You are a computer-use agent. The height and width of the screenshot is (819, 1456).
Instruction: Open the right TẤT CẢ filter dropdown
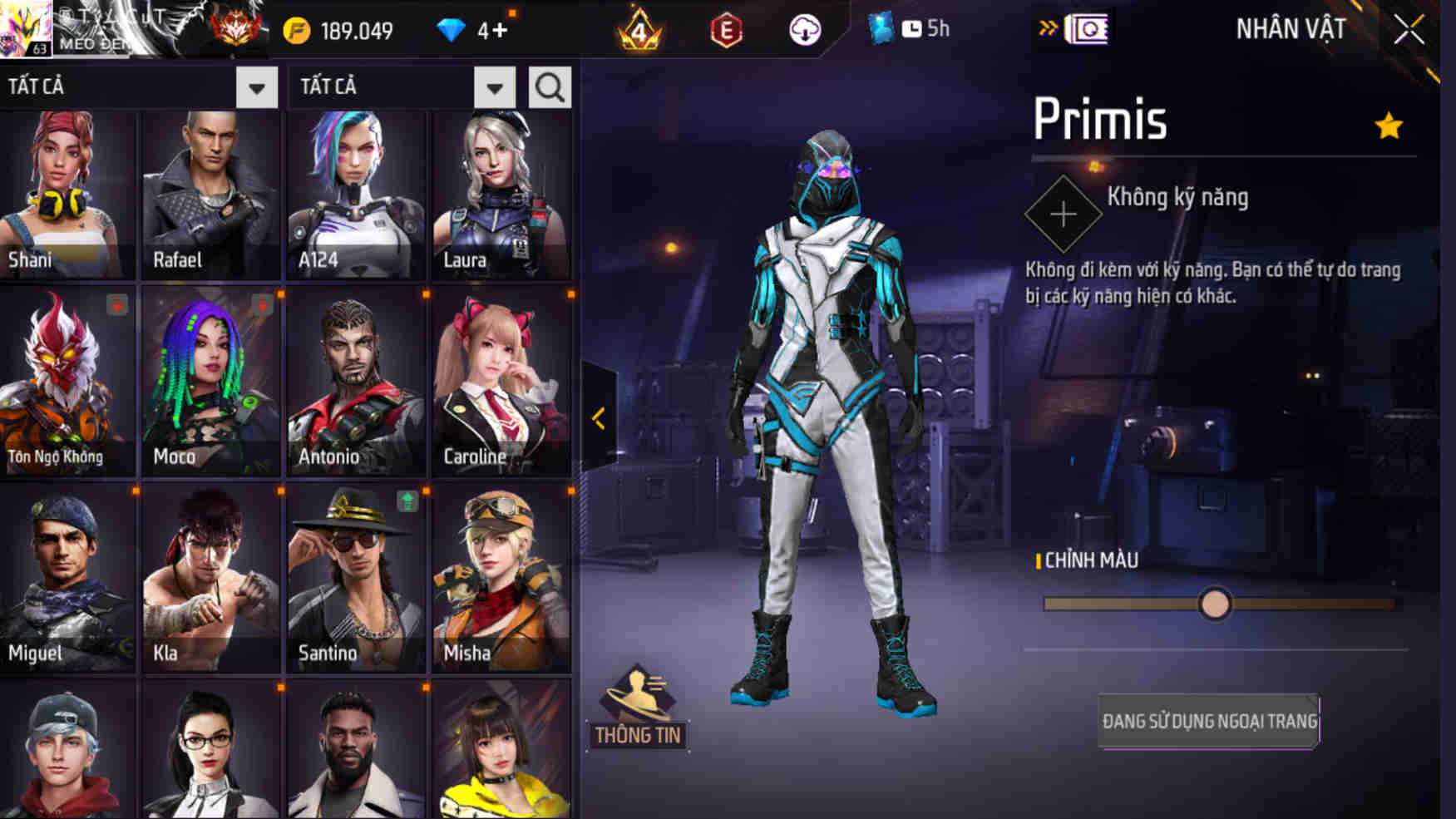click(493, 86)
